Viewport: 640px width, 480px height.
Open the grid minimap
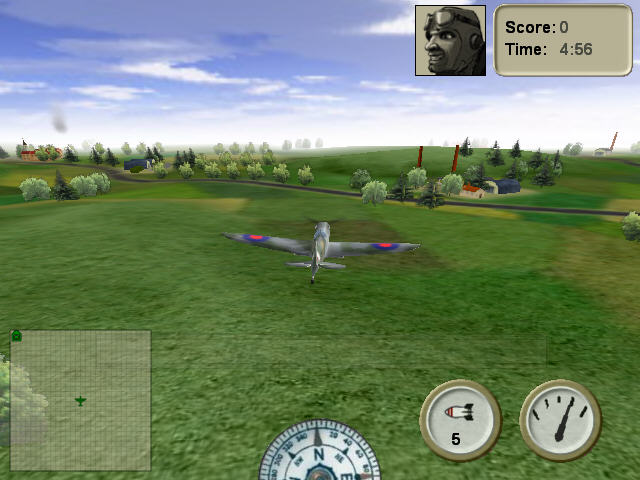(80, 400)
